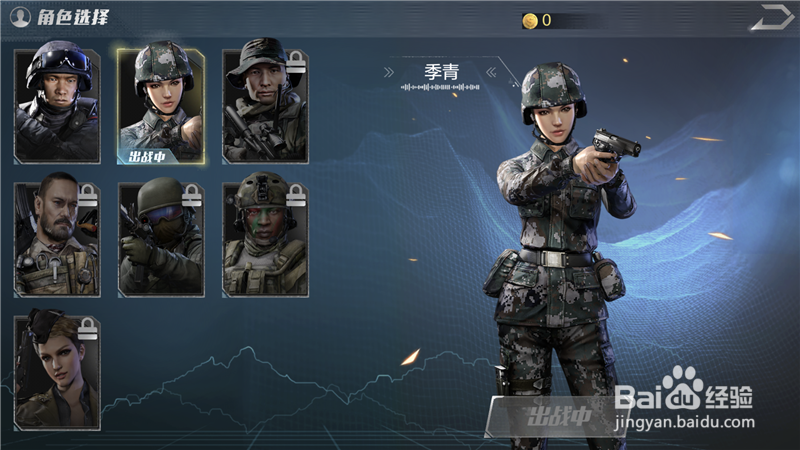Choose the locked face-painted operator portrait
The height and width of the screenshot is (450, 800).
tap(265, 238)
